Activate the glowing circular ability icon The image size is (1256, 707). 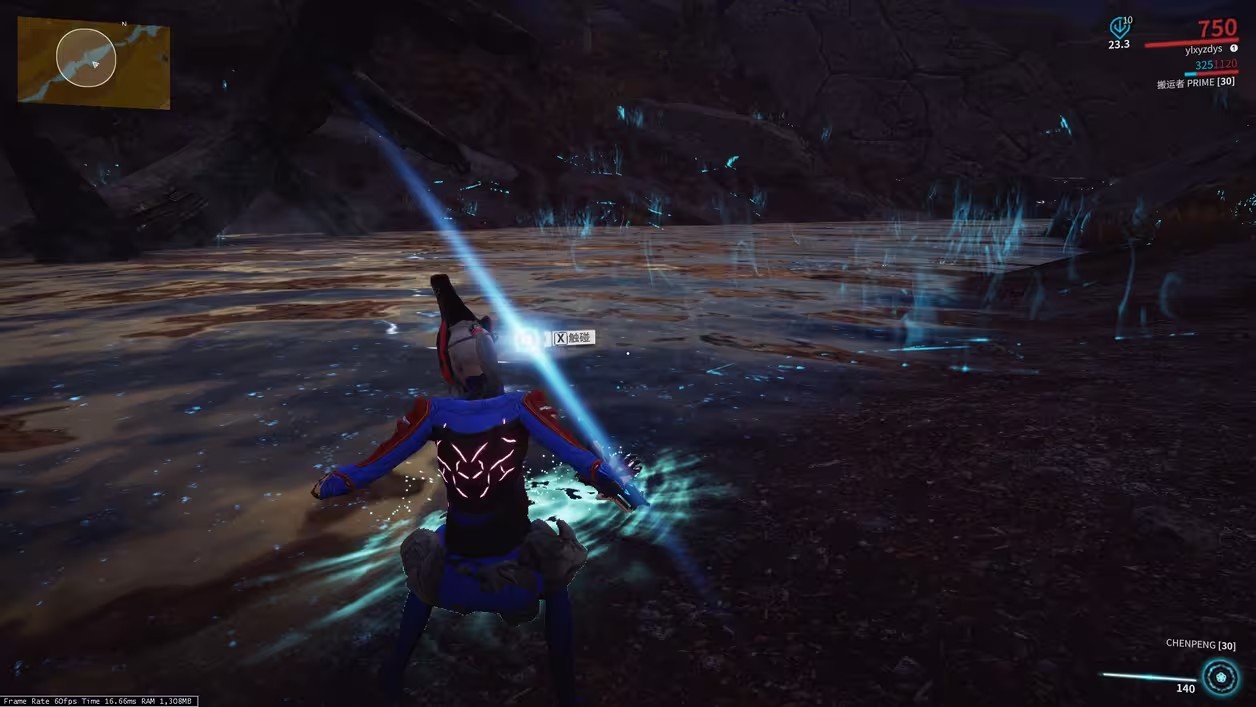pos(1219,677)
